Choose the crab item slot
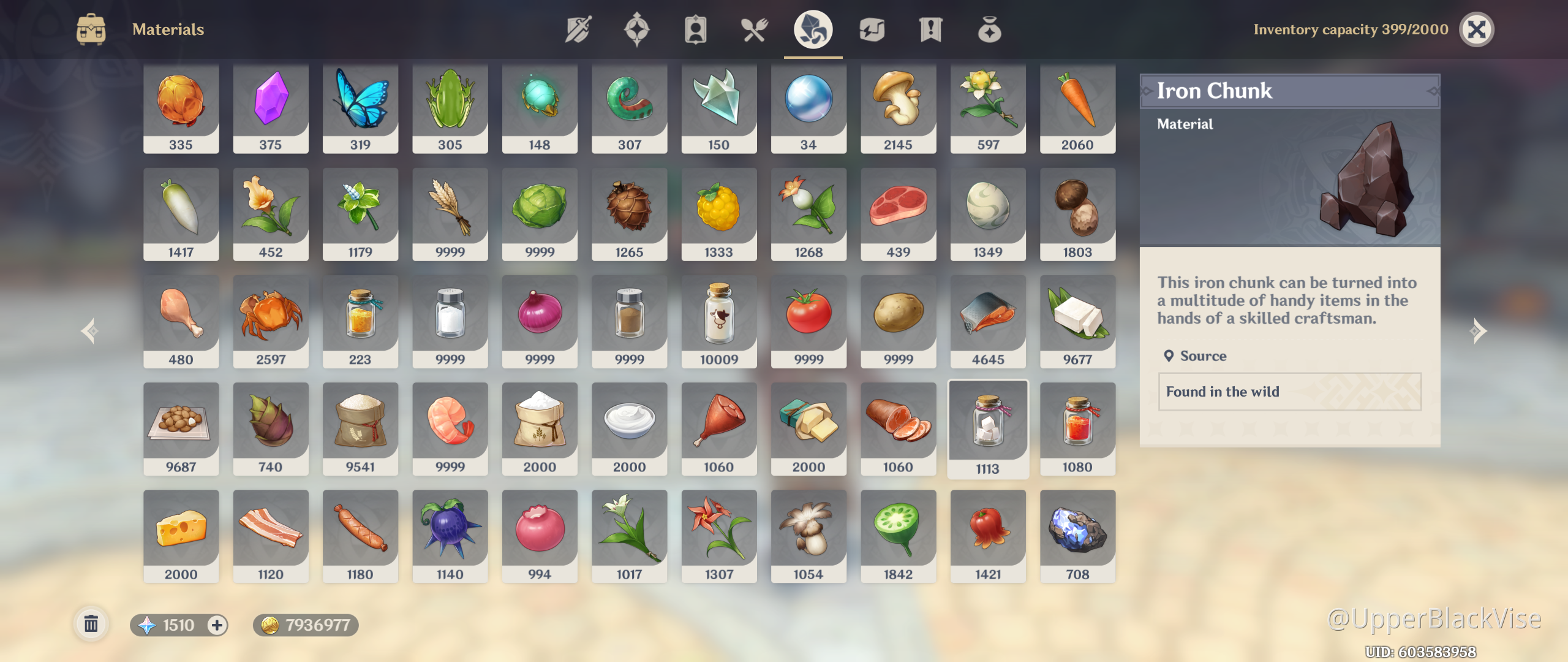 coord(270,322)
